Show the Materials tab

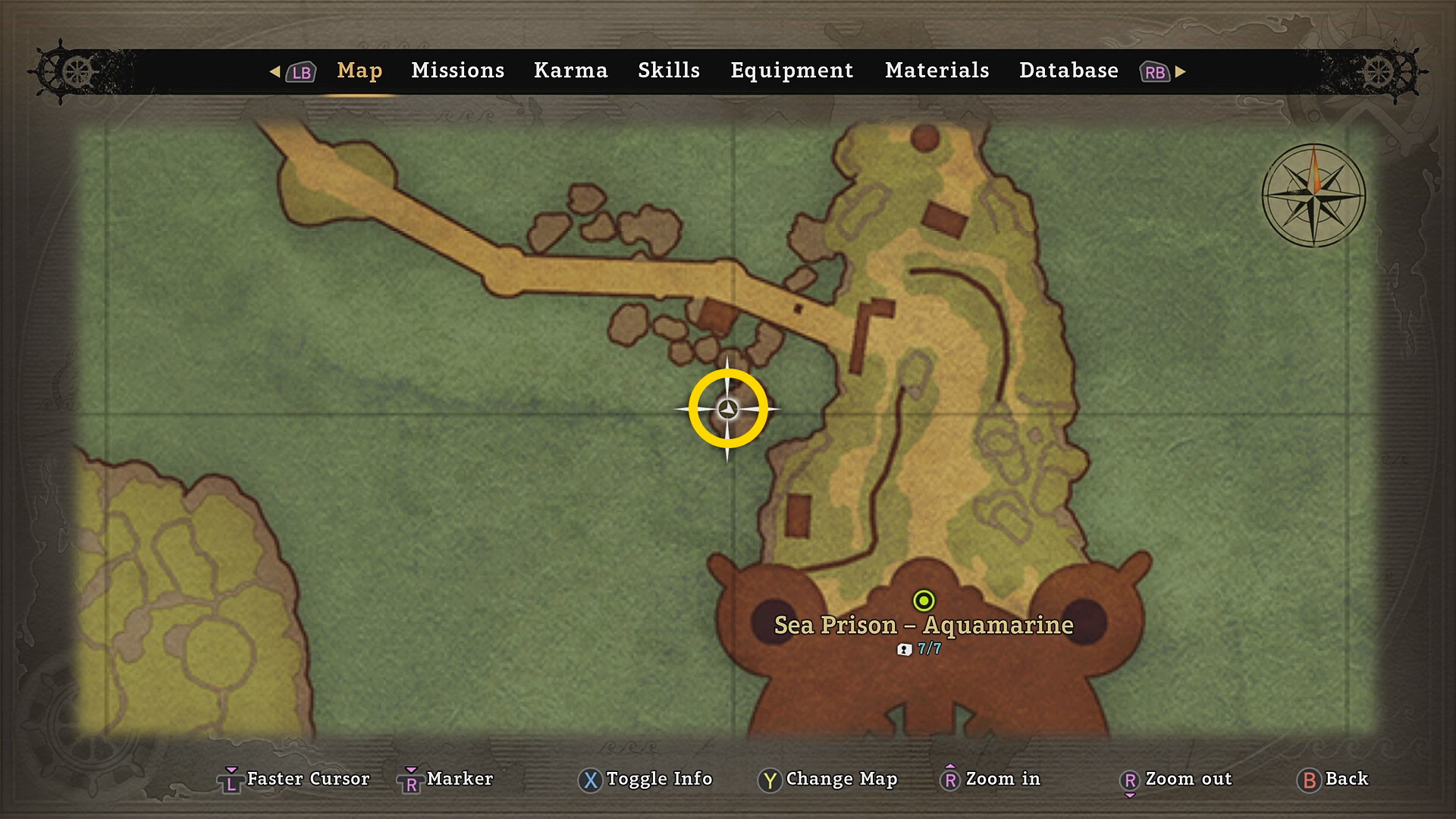tap(937, 71)
